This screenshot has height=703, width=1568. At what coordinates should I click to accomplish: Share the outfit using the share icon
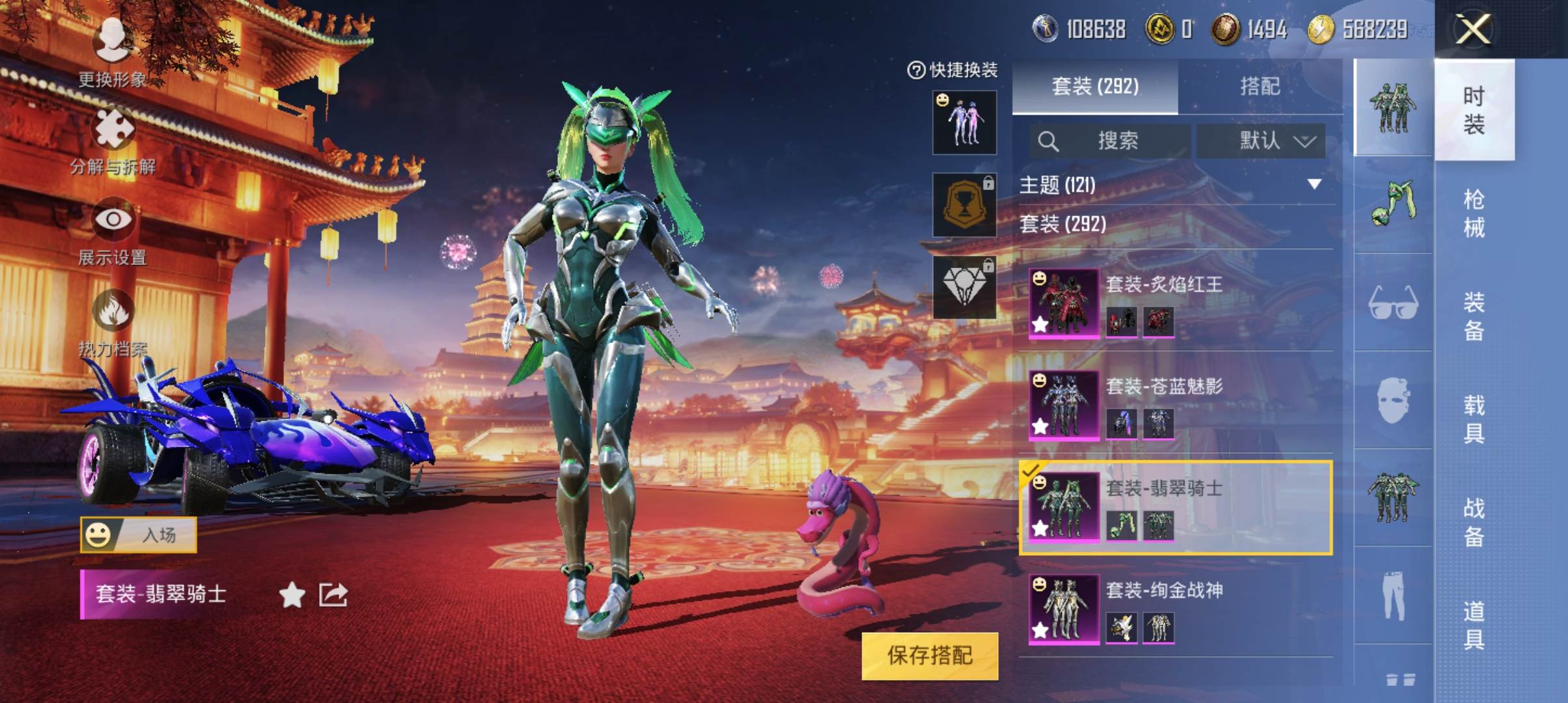[x=333, y=594]
